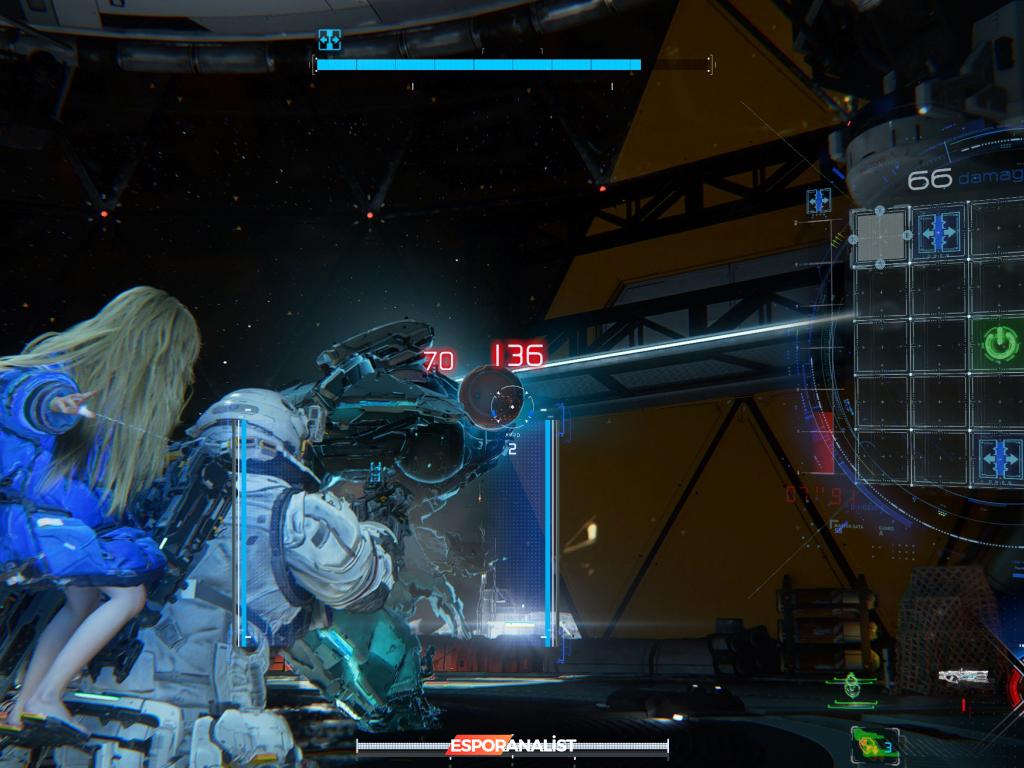This screenshot has height=768, width=1024.
Task: Activate blue arrow node beside the grey cursor tile
Action: click(939, 232)
